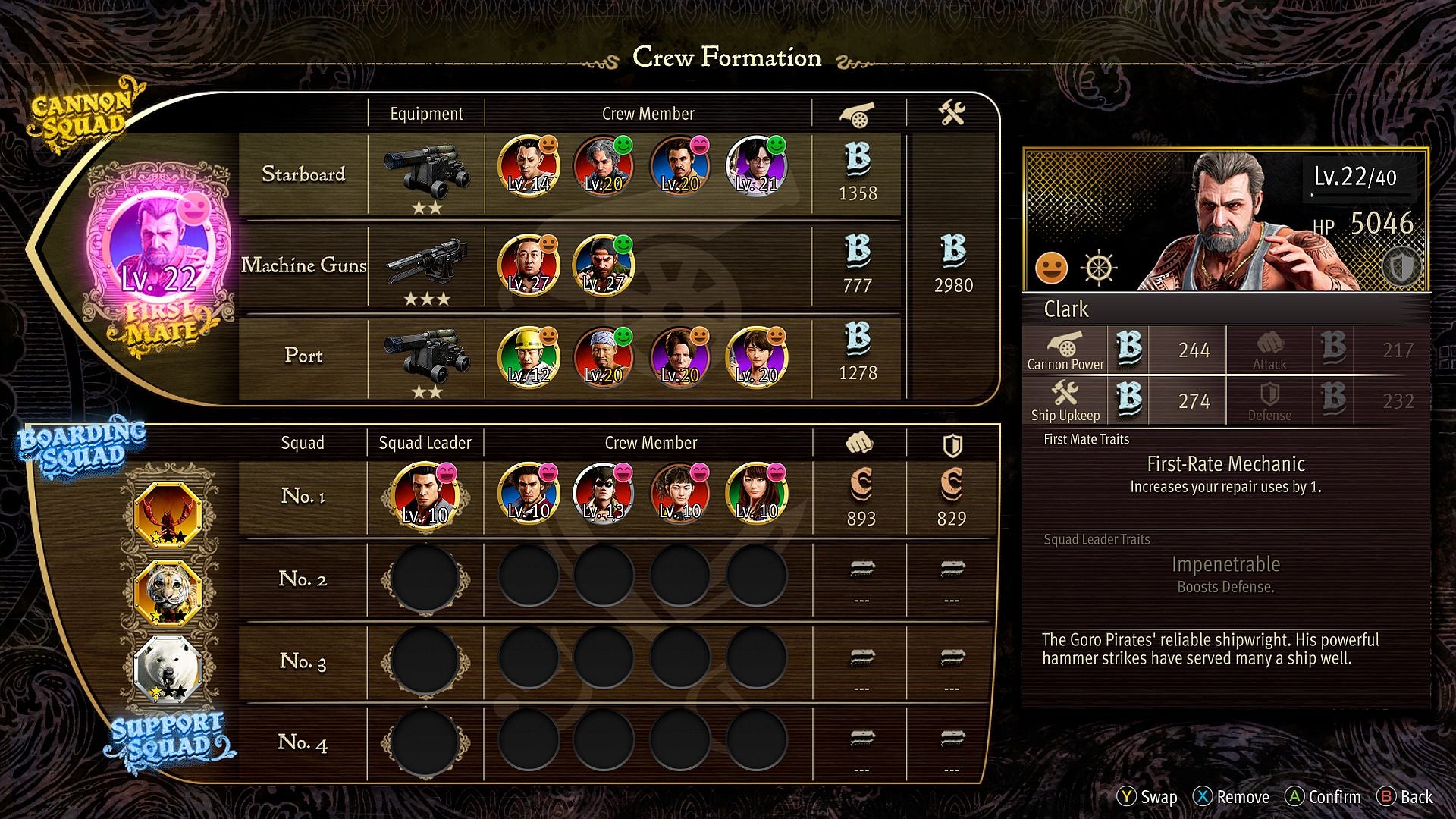
Task: Choose the tiger support squad emblem
Action: (168, 592)
